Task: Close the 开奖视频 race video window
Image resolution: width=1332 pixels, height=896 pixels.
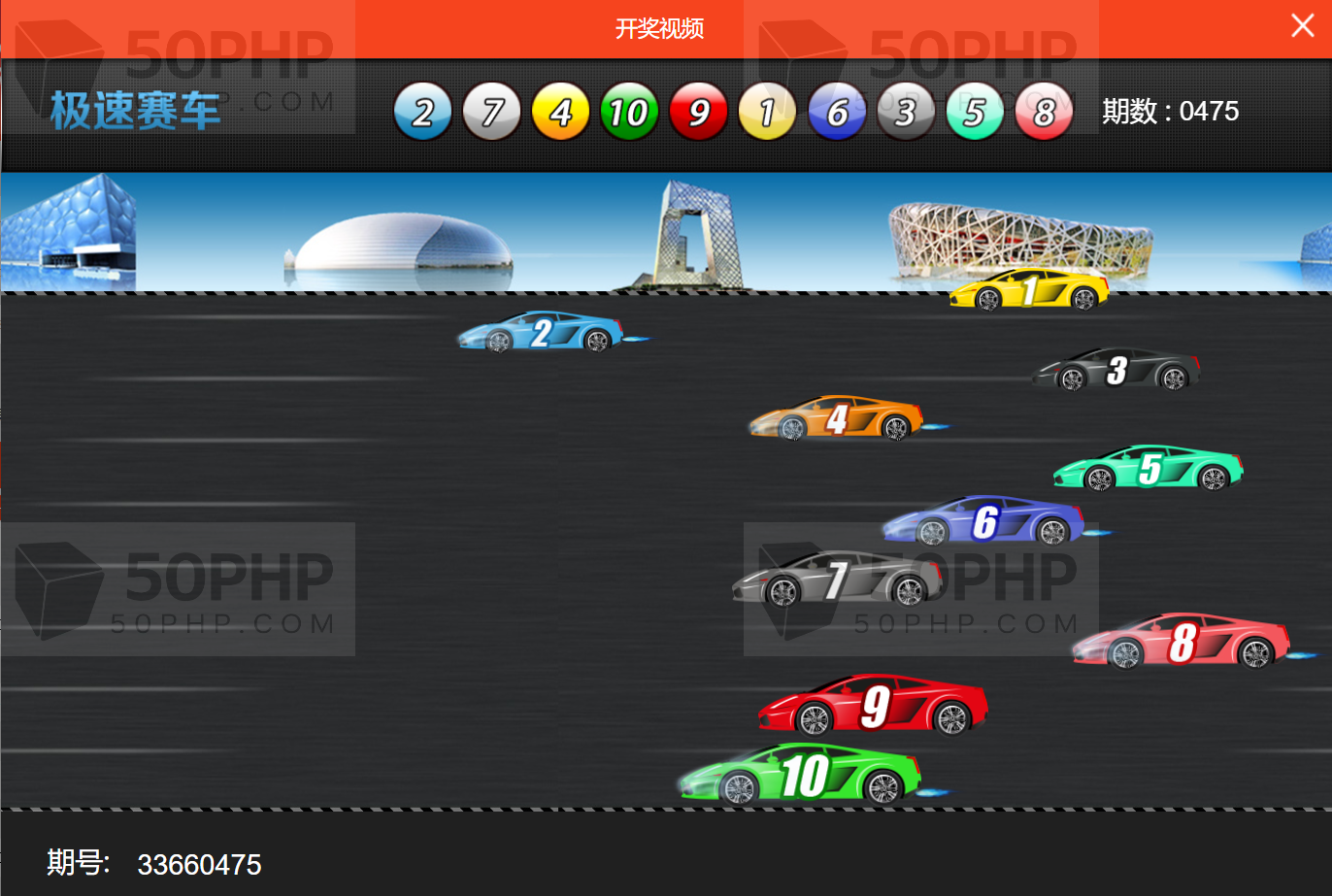Action: pyautogui.click(x=1303, y=26)
